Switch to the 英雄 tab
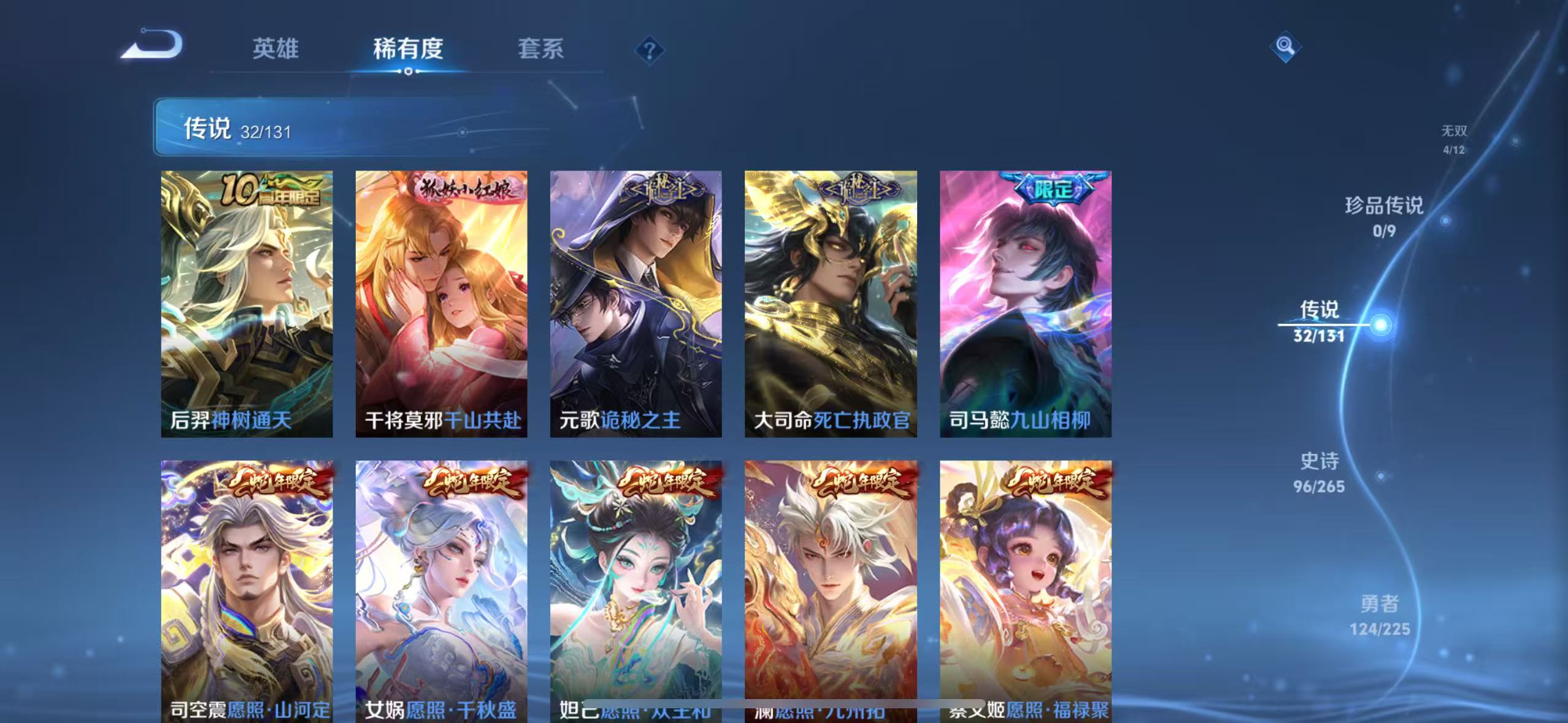 click(275, 49)
